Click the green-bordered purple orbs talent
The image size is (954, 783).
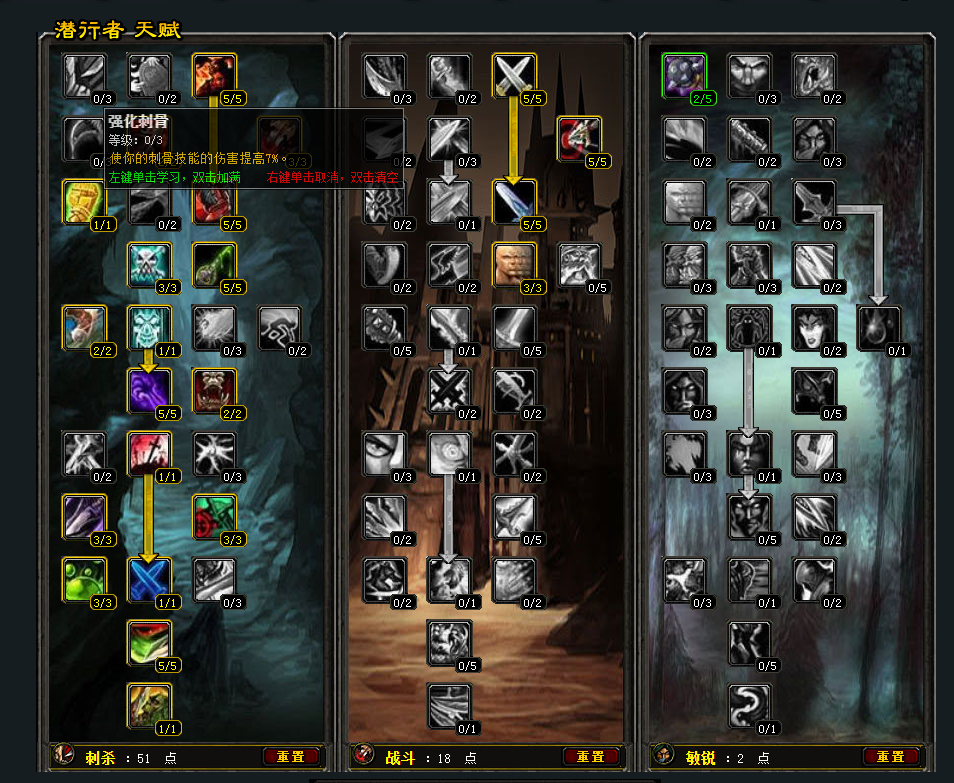point(684,75)
